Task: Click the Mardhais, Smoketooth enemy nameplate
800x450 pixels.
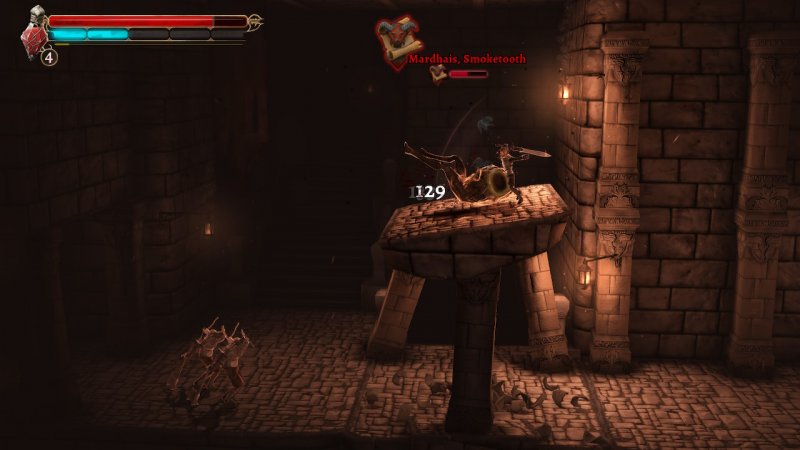Action: click(467, 59)
